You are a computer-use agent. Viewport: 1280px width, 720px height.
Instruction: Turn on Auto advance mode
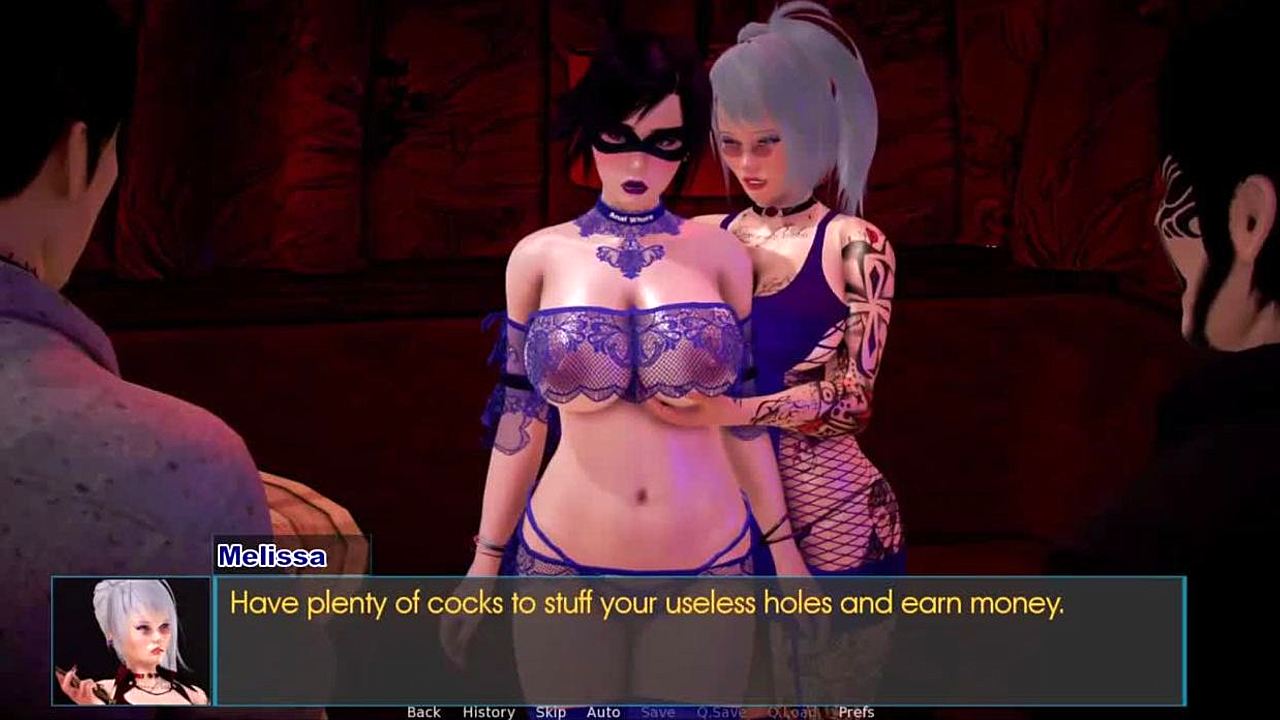603,712
